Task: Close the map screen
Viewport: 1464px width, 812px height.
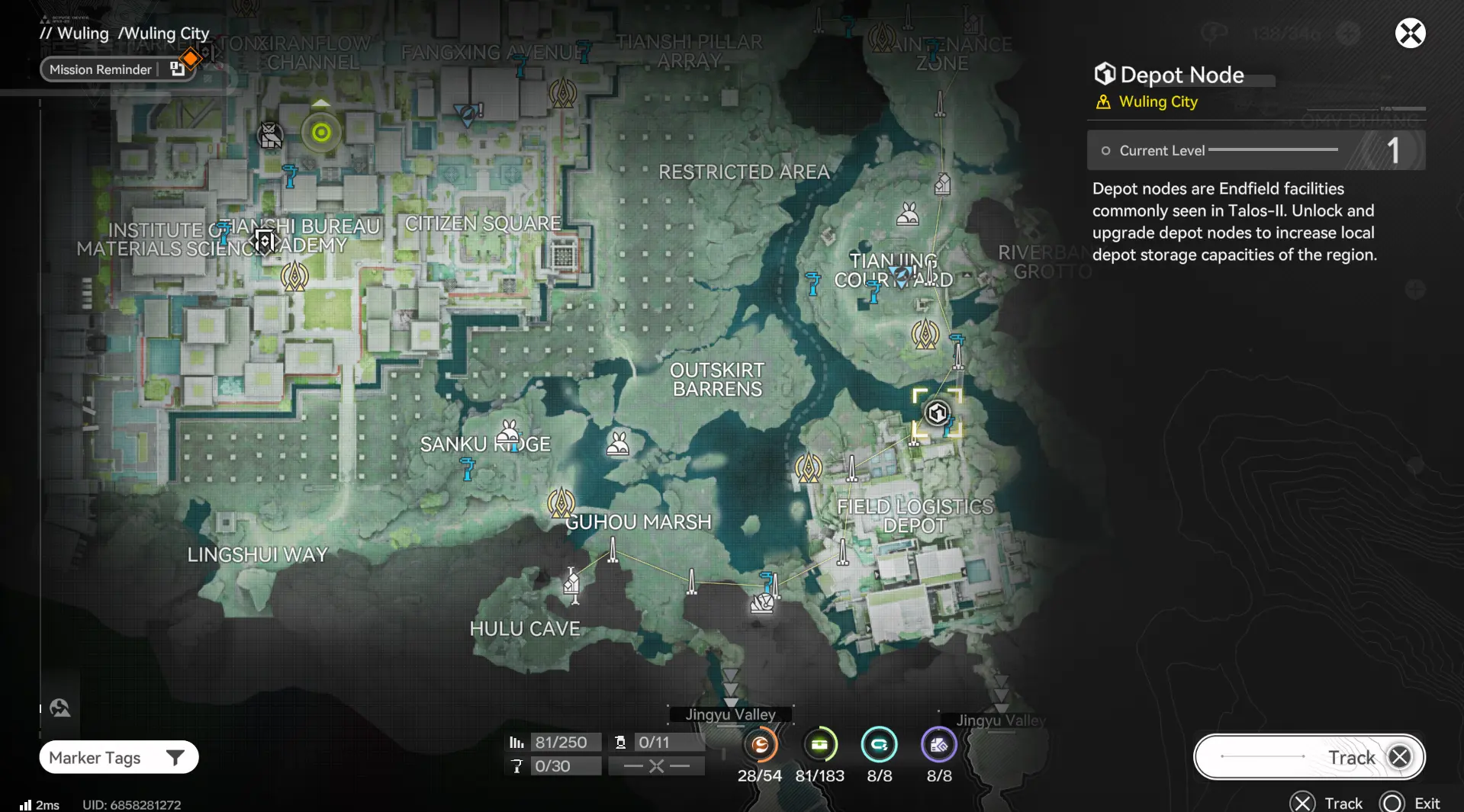Action: (1410, 34)
